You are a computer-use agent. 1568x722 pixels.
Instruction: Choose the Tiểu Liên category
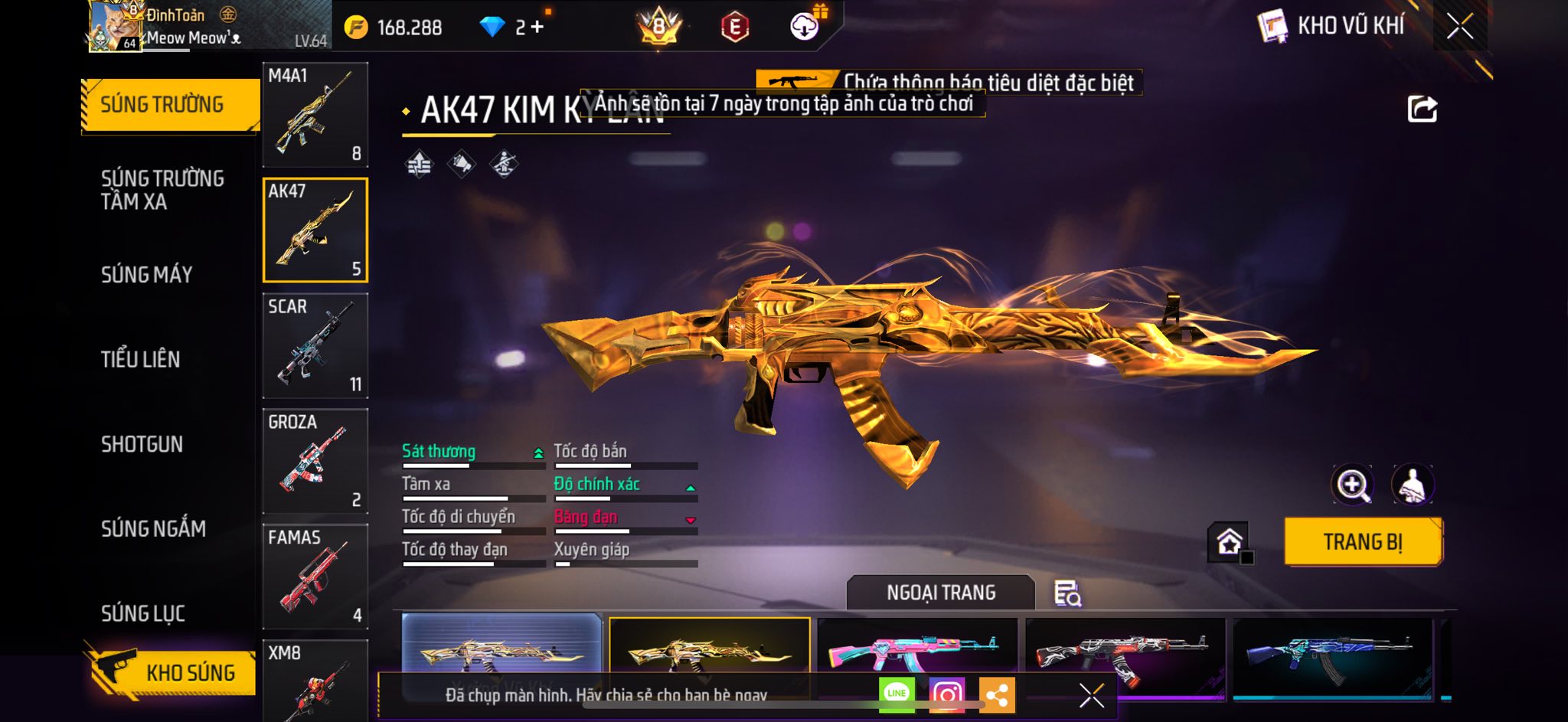tap(141, 359)
